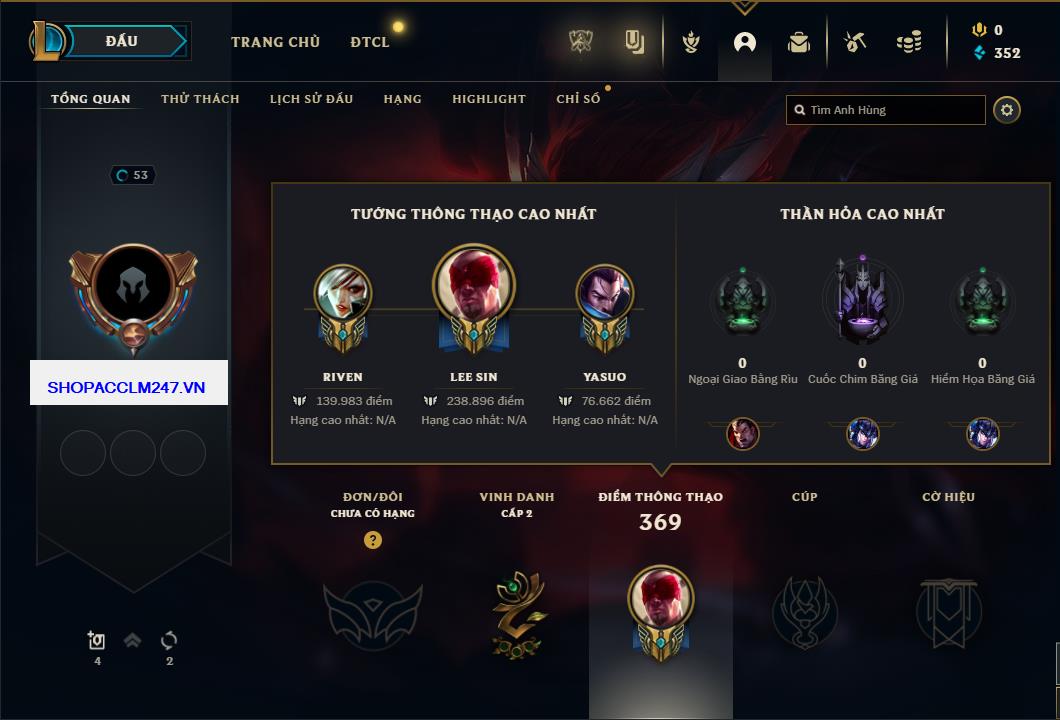
Task: Open settings with the gear icon
Action: tap(1007, 110)
